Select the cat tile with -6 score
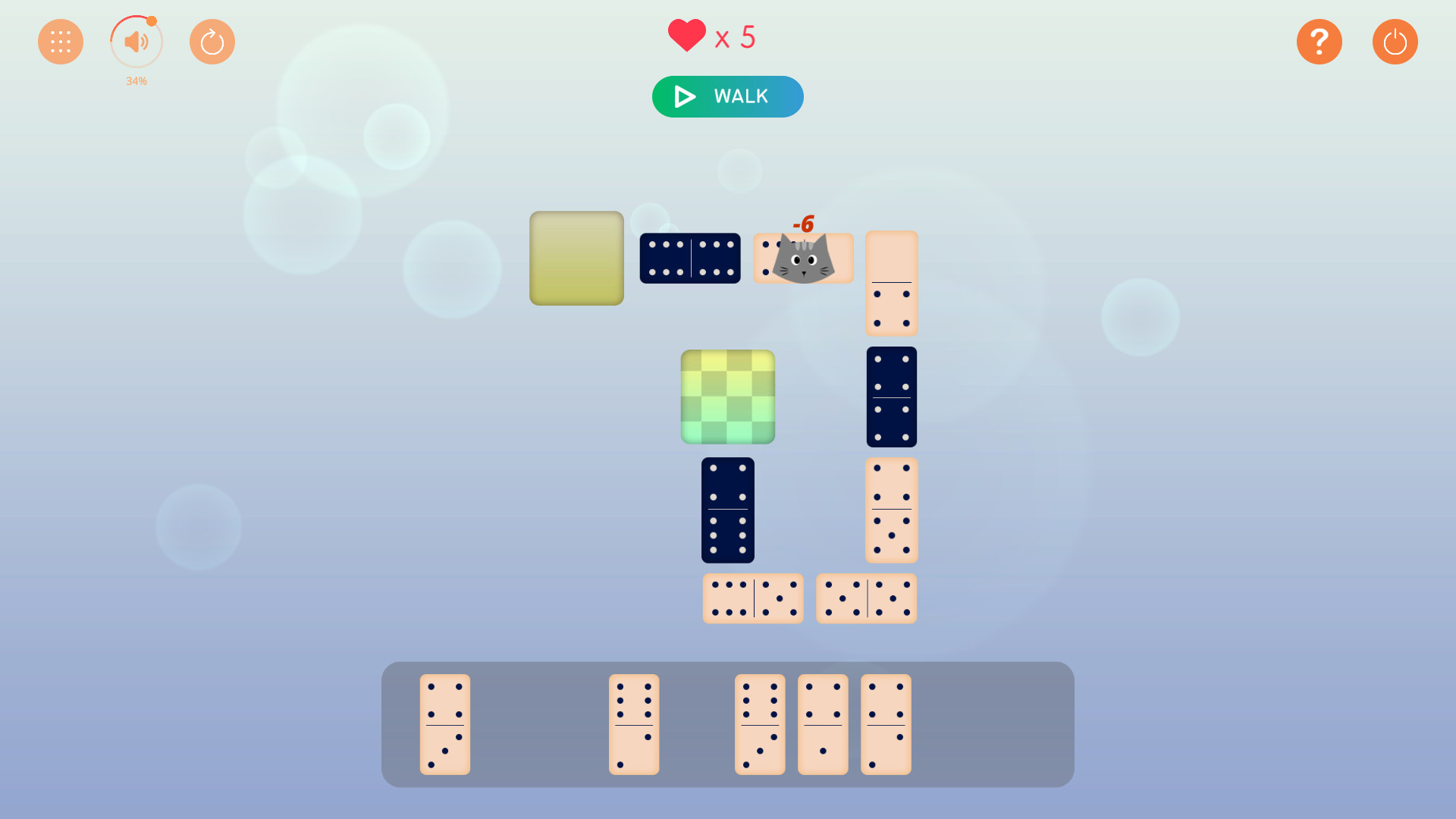1456x819 pixels. click(802, 258)
